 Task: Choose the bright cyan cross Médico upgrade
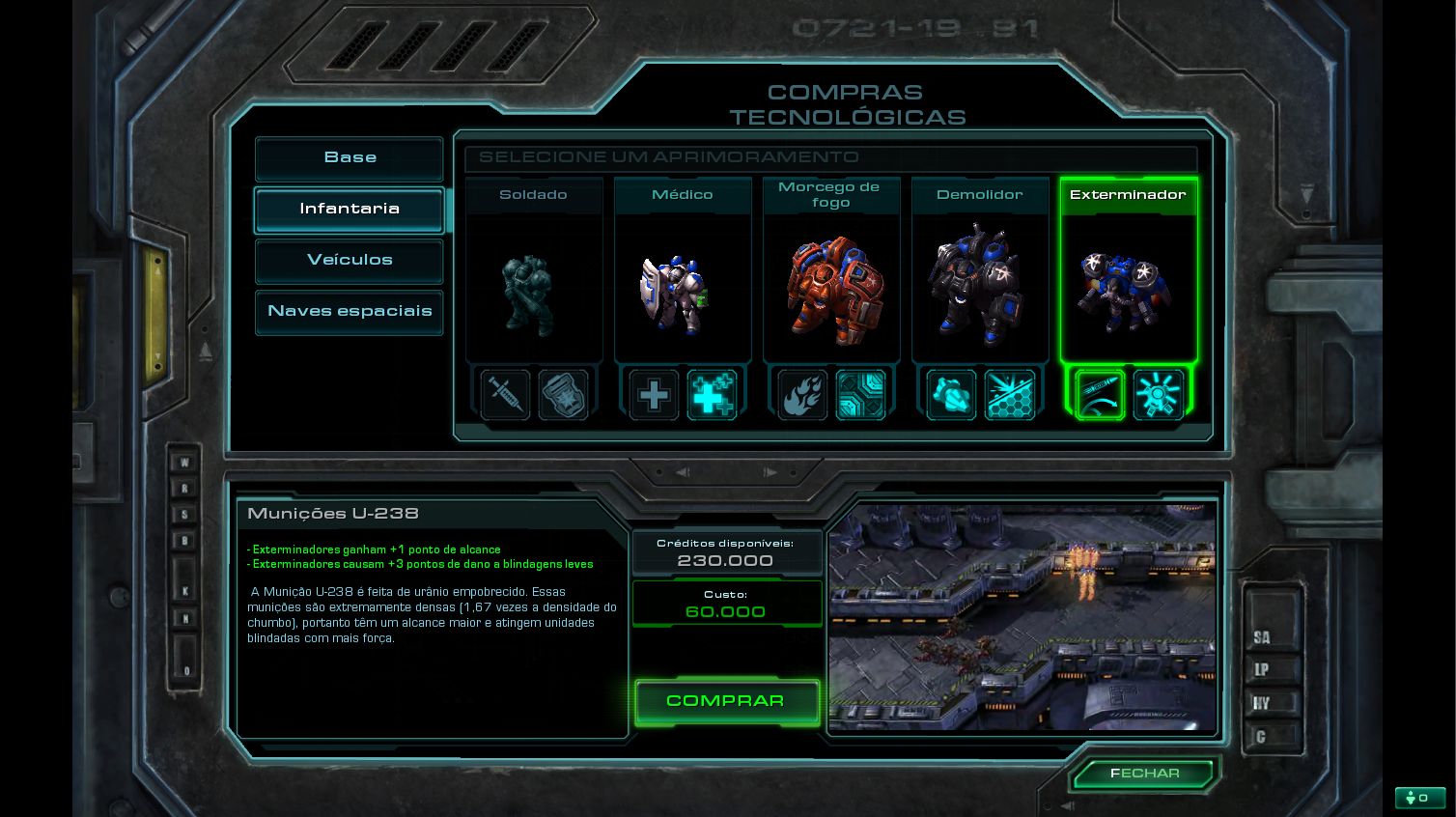712,395
